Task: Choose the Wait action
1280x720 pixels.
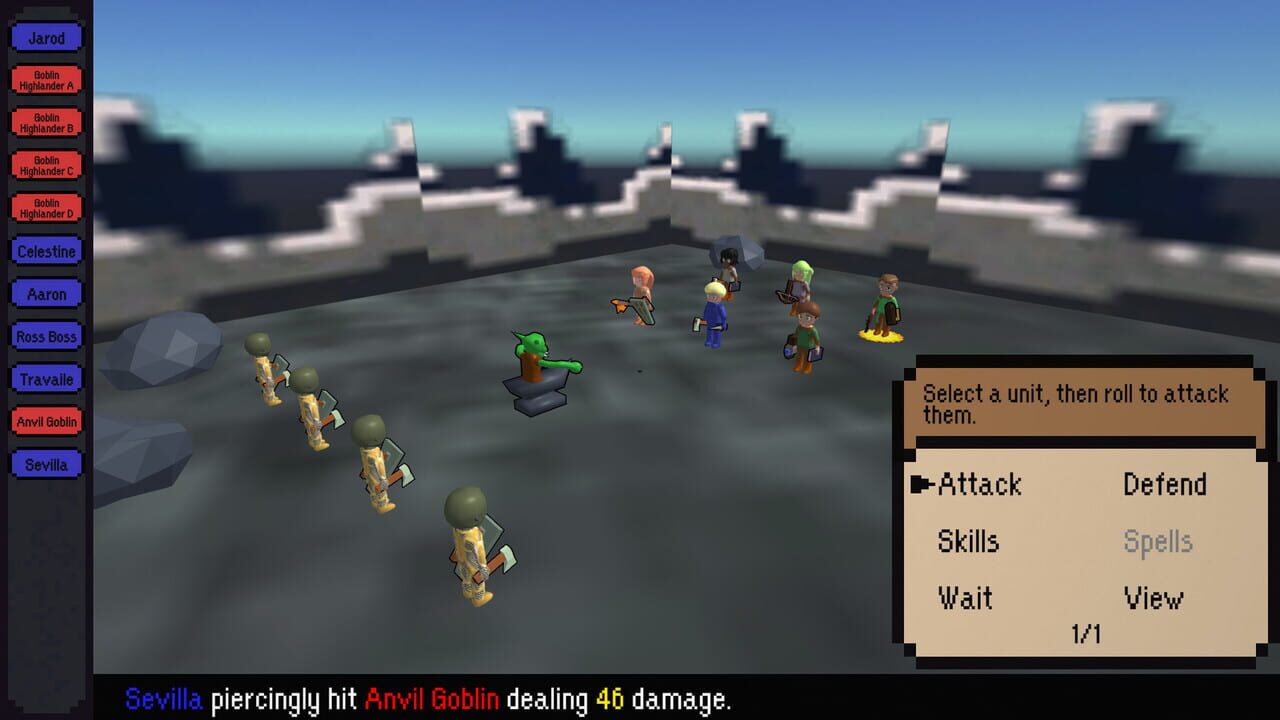Action: pyautogui.click(x=963, y=598)
